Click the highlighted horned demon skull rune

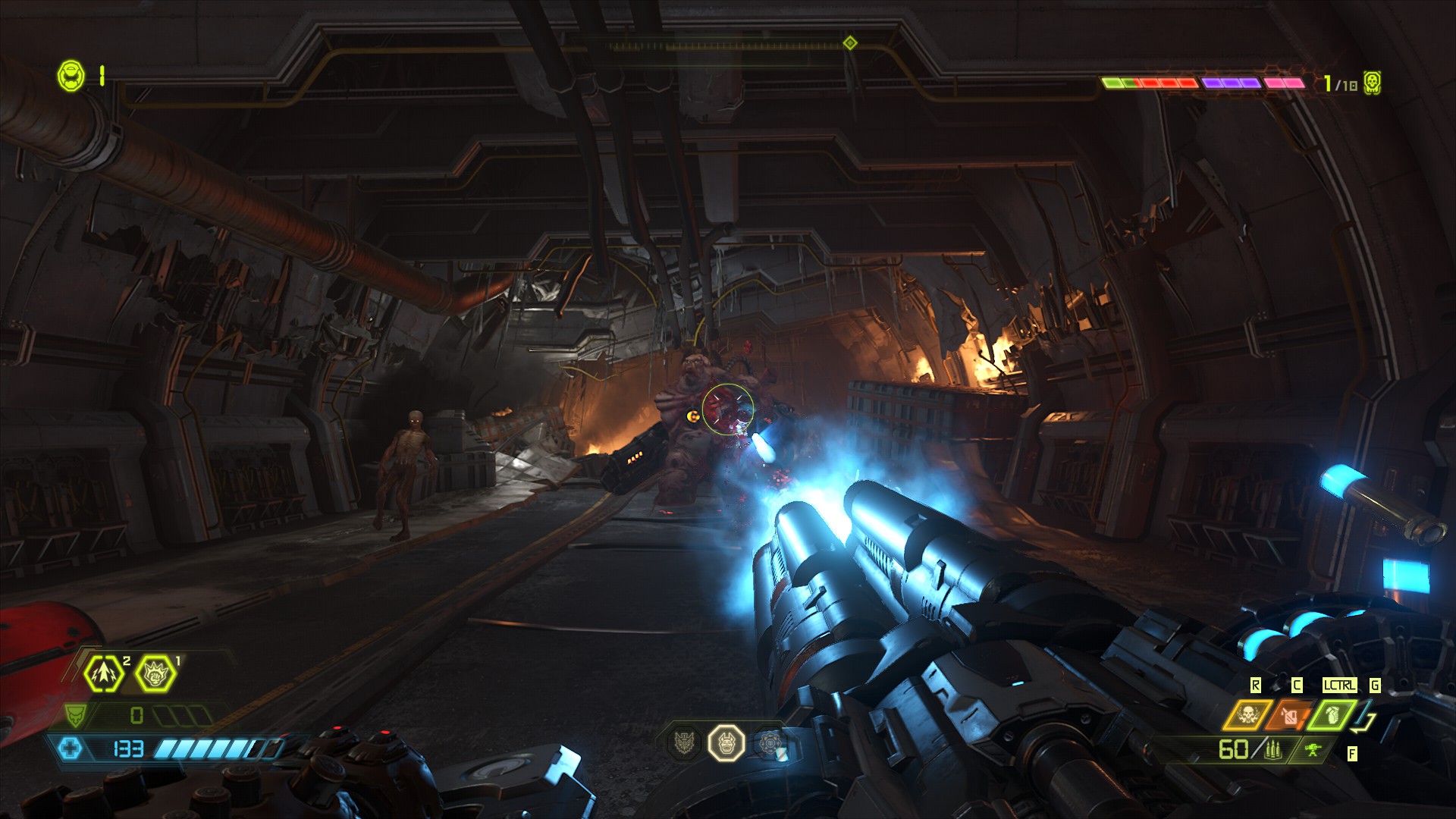point(726,743)
